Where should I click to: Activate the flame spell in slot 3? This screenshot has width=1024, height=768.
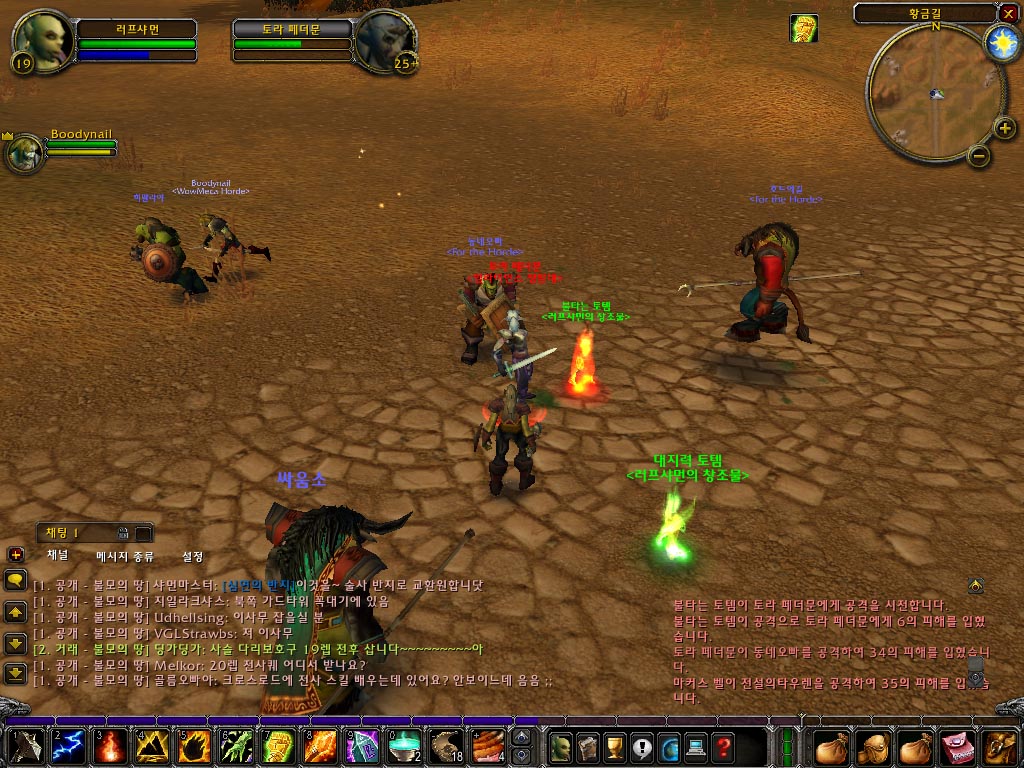point(108,747)
